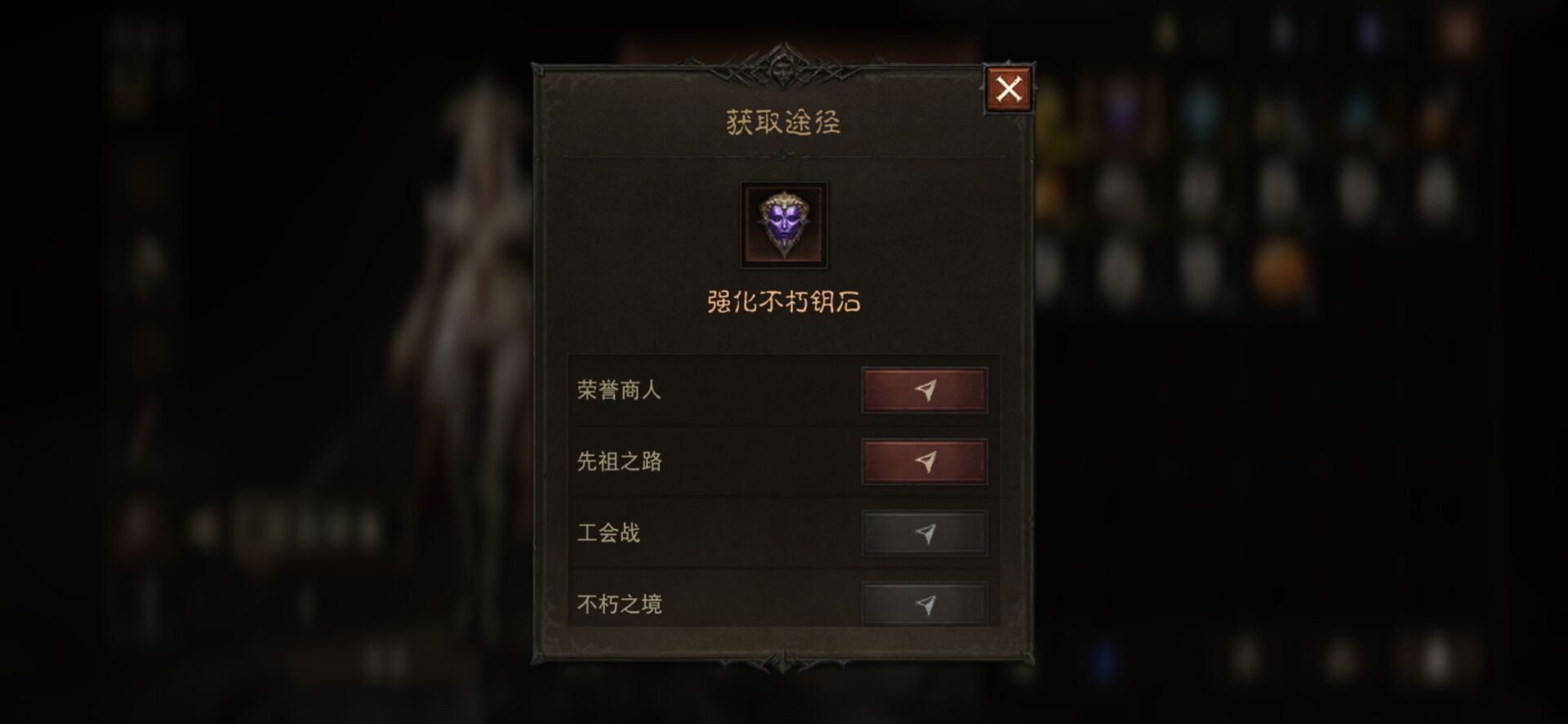Viewport: 1568px width, 724px height.
Task: Click the grayed arrow beside 不朽之境
Action: [925, 605]
